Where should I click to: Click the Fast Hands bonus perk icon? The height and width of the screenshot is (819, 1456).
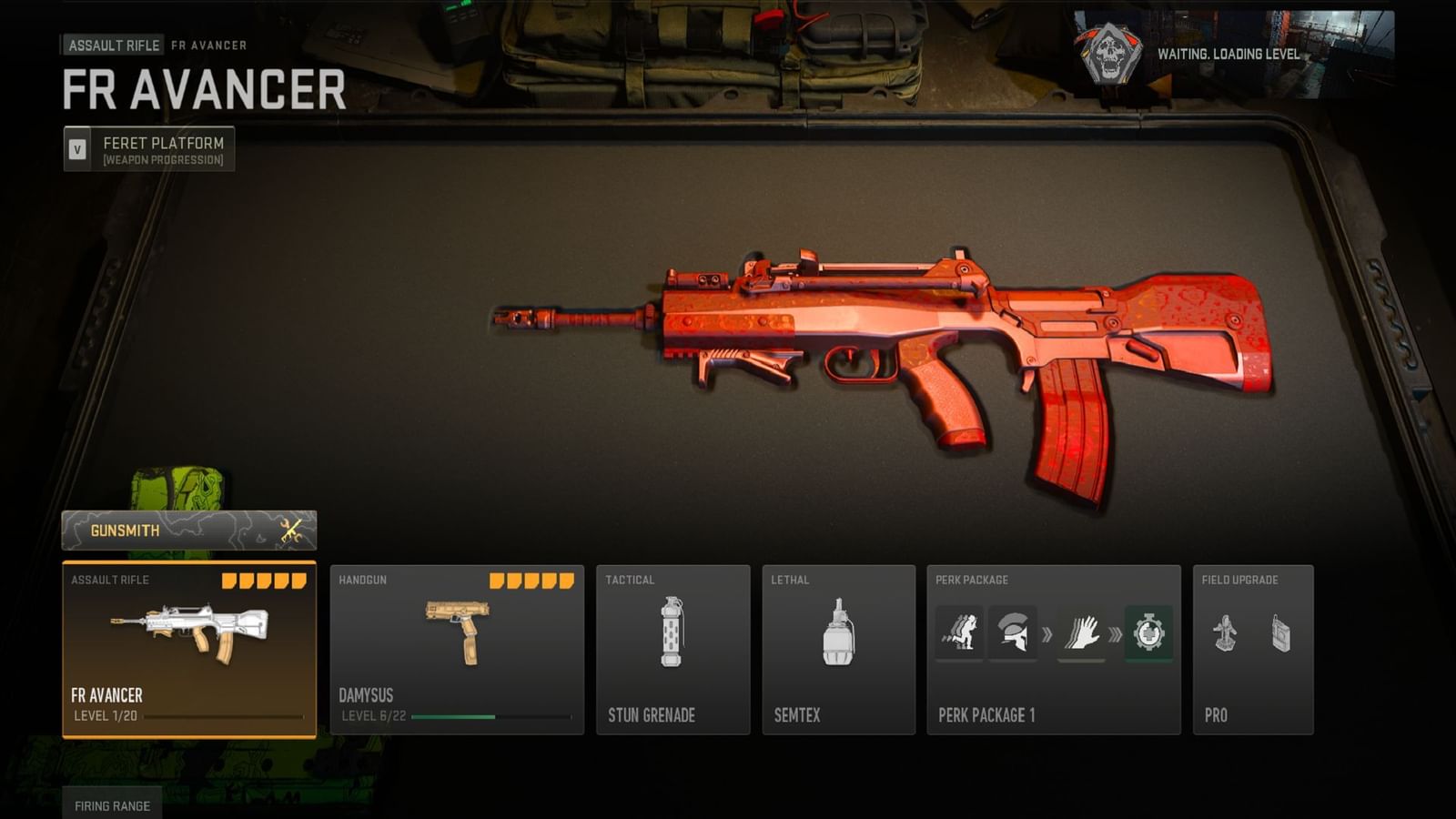click(x=1081, y=630)
